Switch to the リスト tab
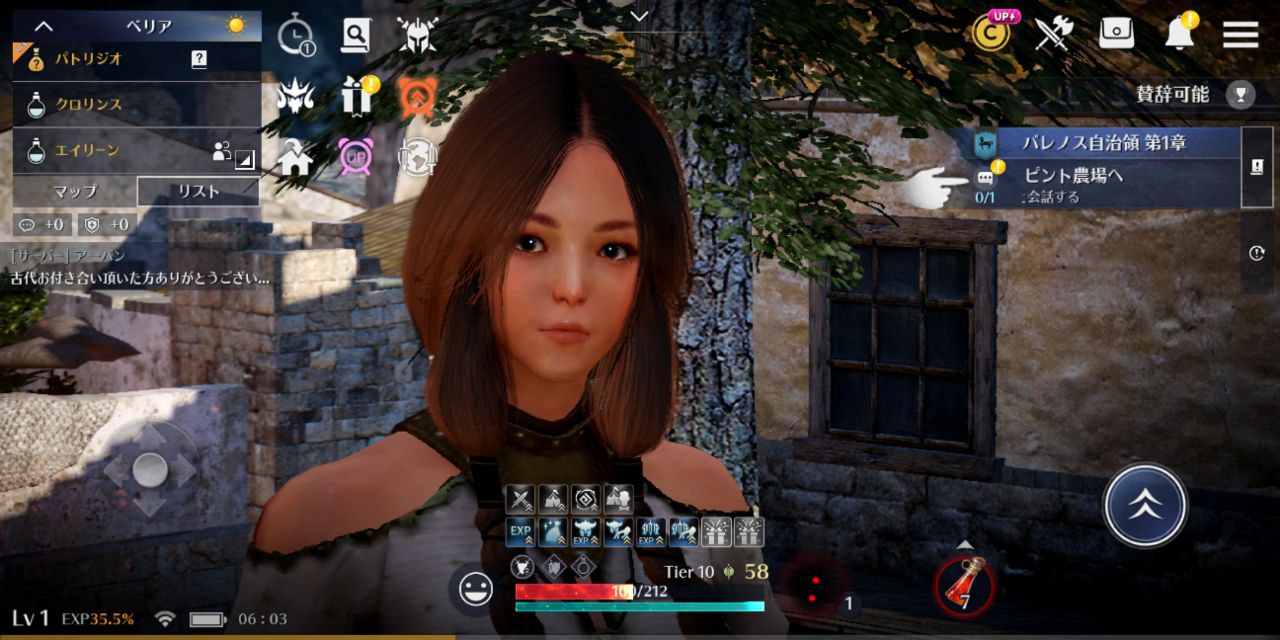The image size is (1280, 640). click(197, 191)
